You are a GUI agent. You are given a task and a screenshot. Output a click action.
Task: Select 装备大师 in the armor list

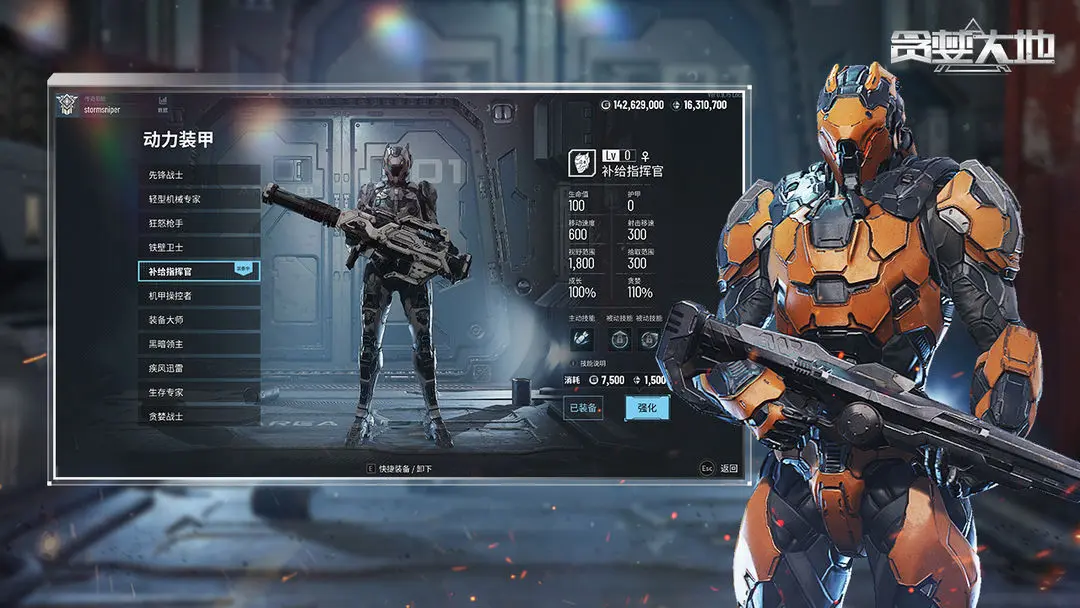pyautogui.click(x=198, y=320)
